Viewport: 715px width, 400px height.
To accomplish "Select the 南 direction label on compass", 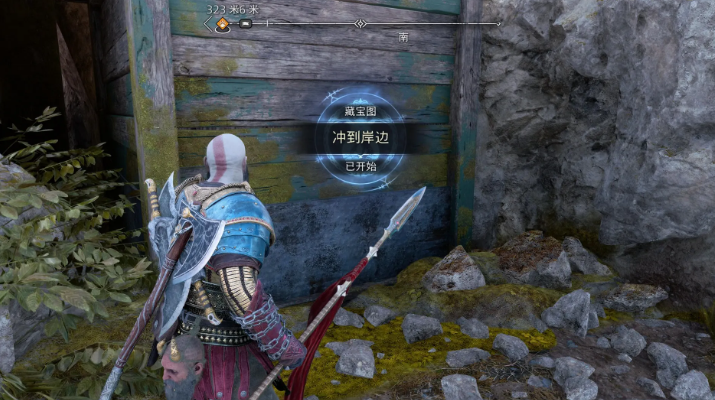I will (x=403, y=37).
